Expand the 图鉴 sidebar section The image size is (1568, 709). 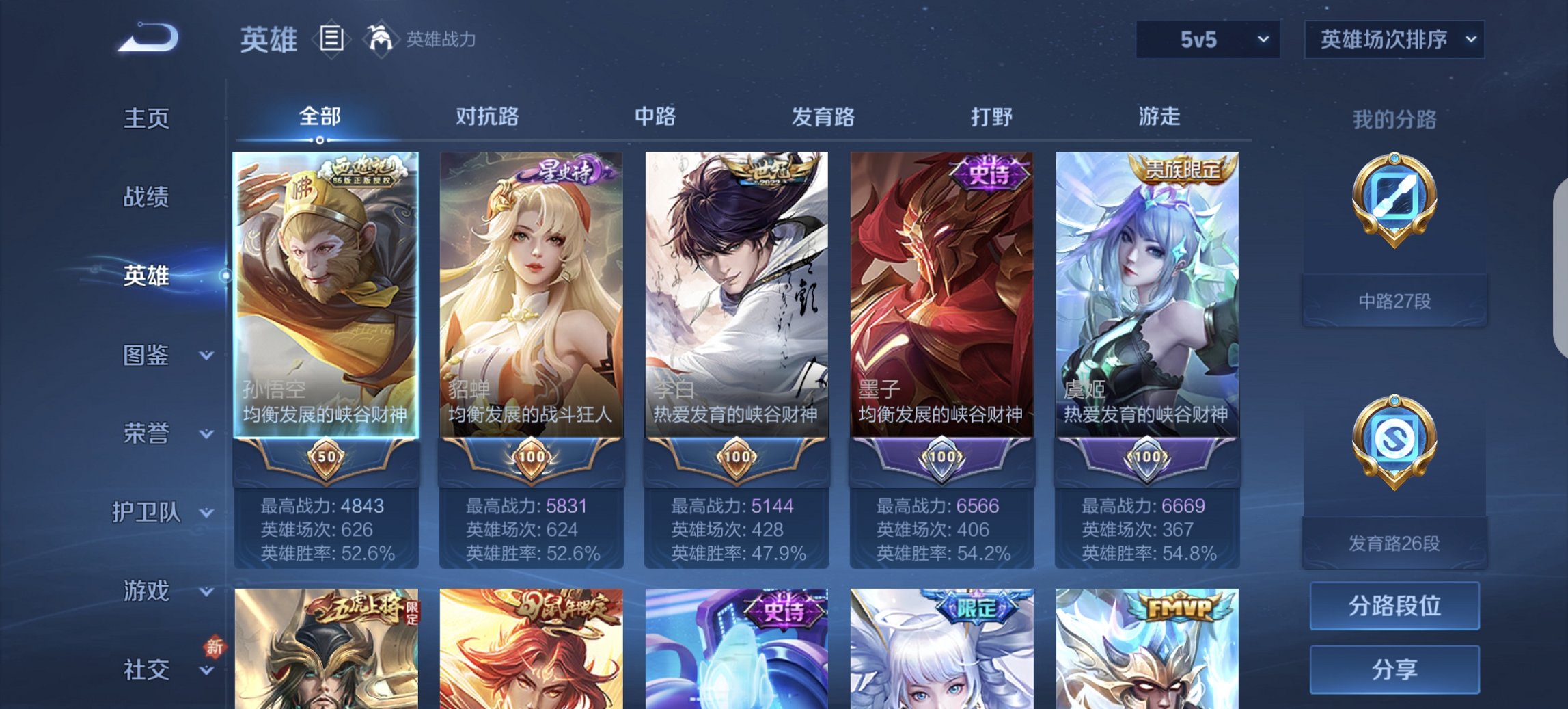[x=152, y=356]
